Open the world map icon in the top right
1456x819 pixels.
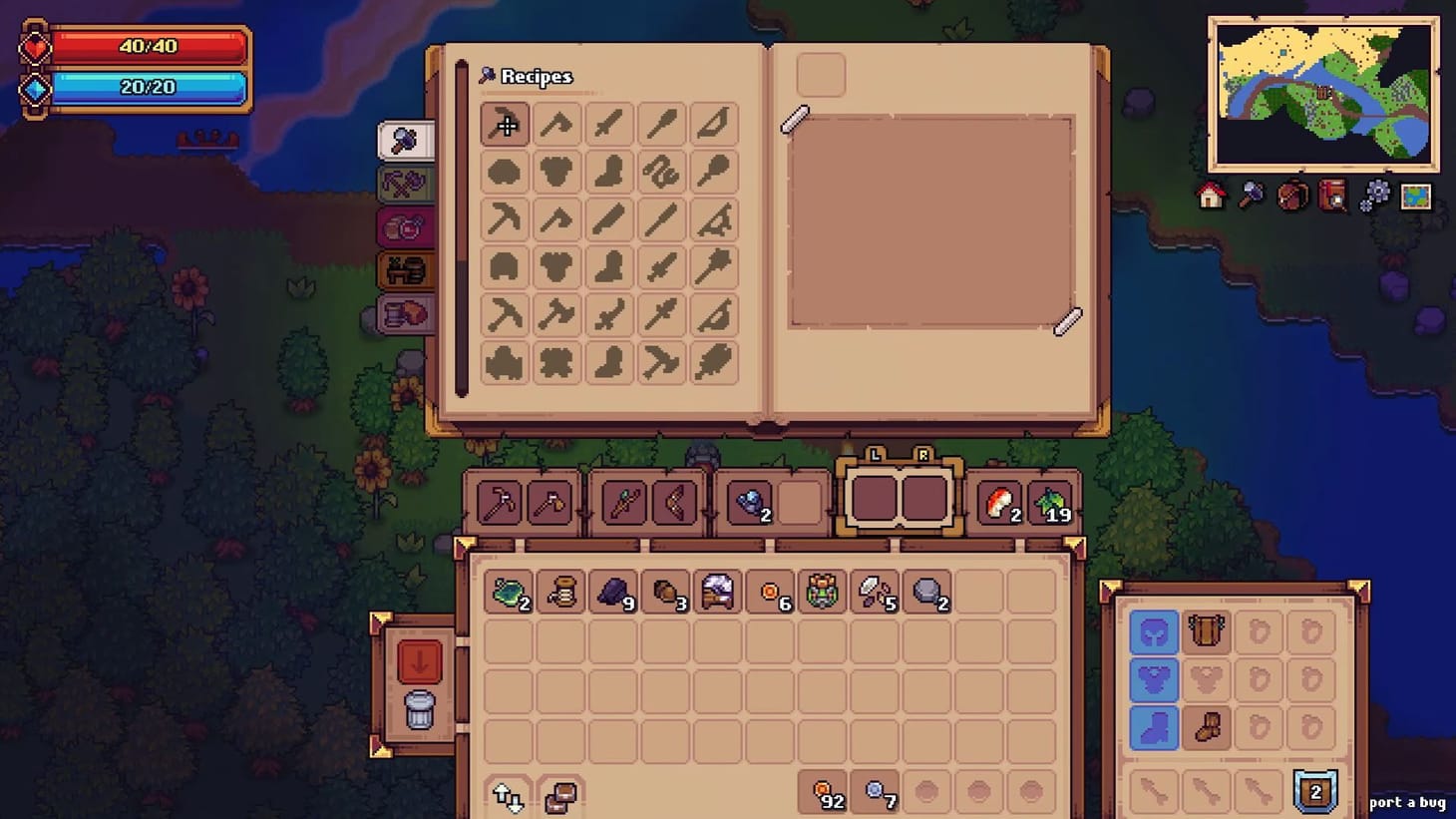1415,198
